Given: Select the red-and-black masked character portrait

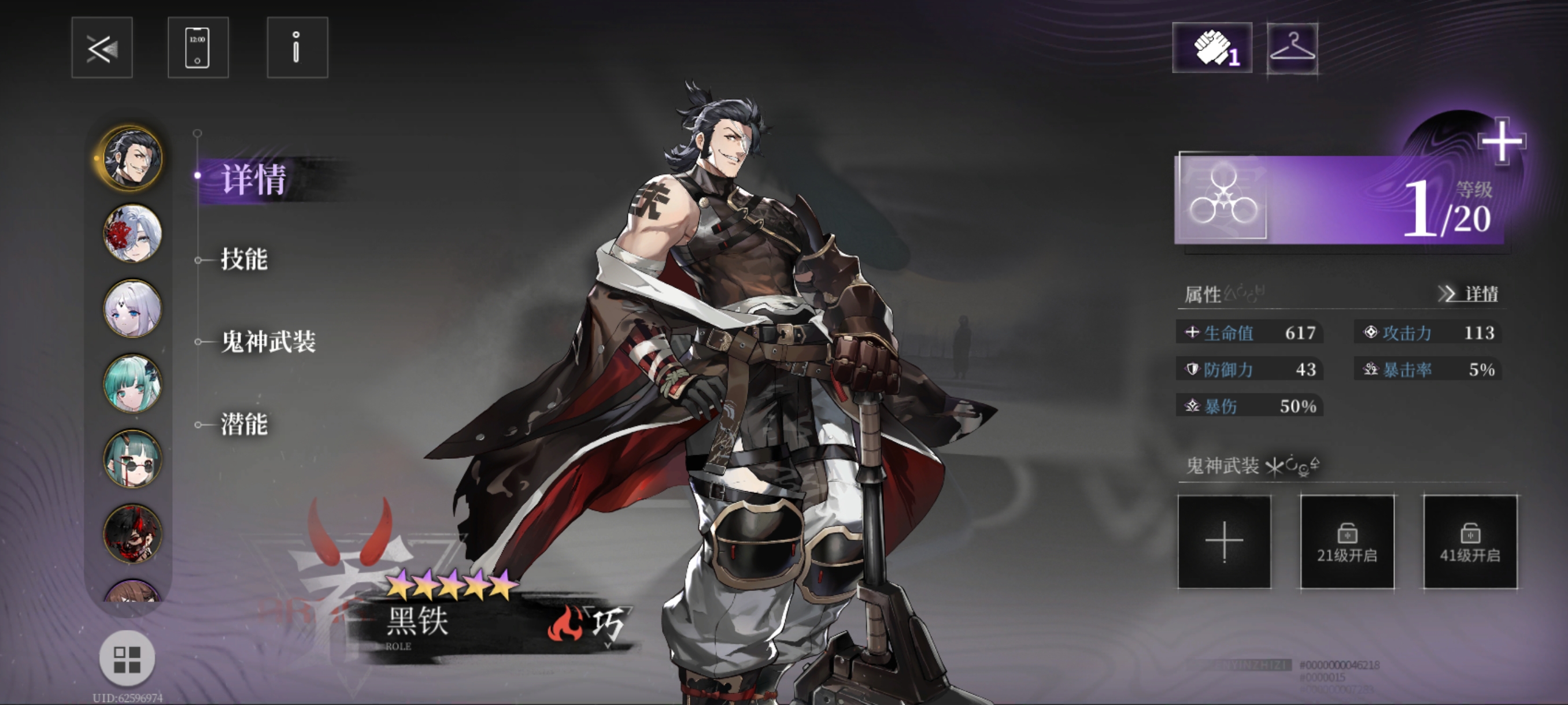Looking at the screenshot, I should (x=132, y=533).
